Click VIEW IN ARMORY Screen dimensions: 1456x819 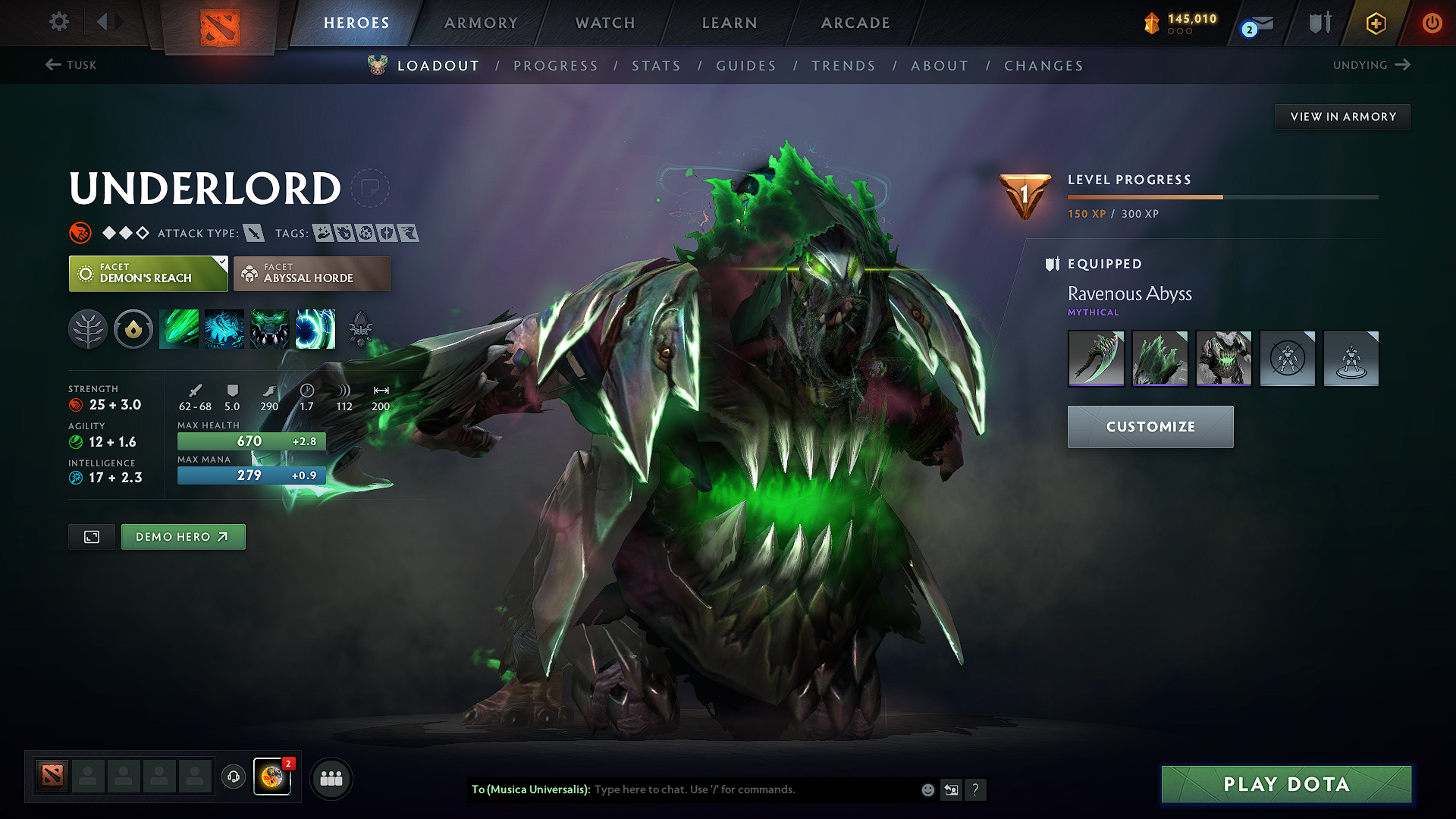(1342, 116)
